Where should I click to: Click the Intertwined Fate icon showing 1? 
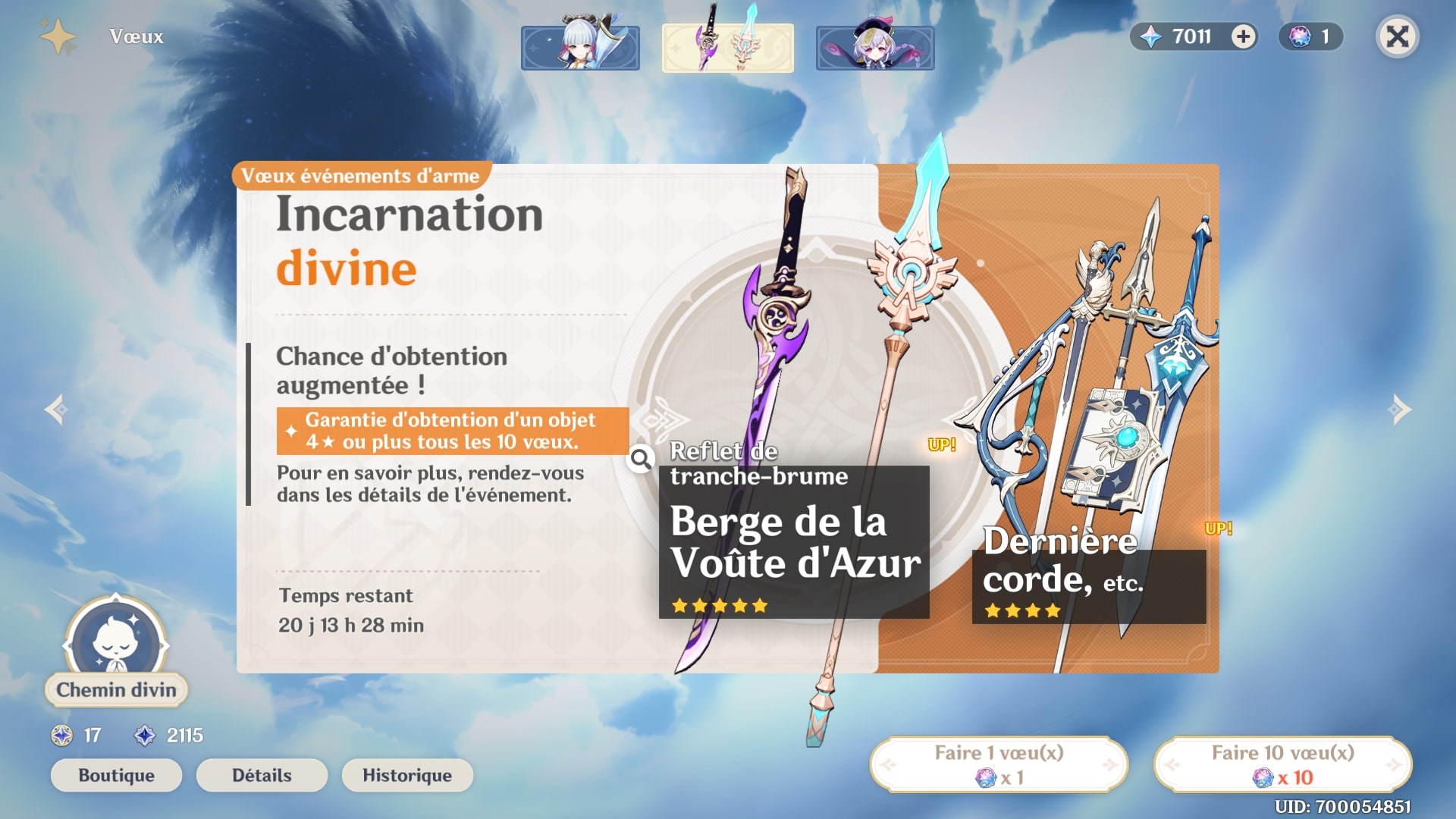(1298, 36)
